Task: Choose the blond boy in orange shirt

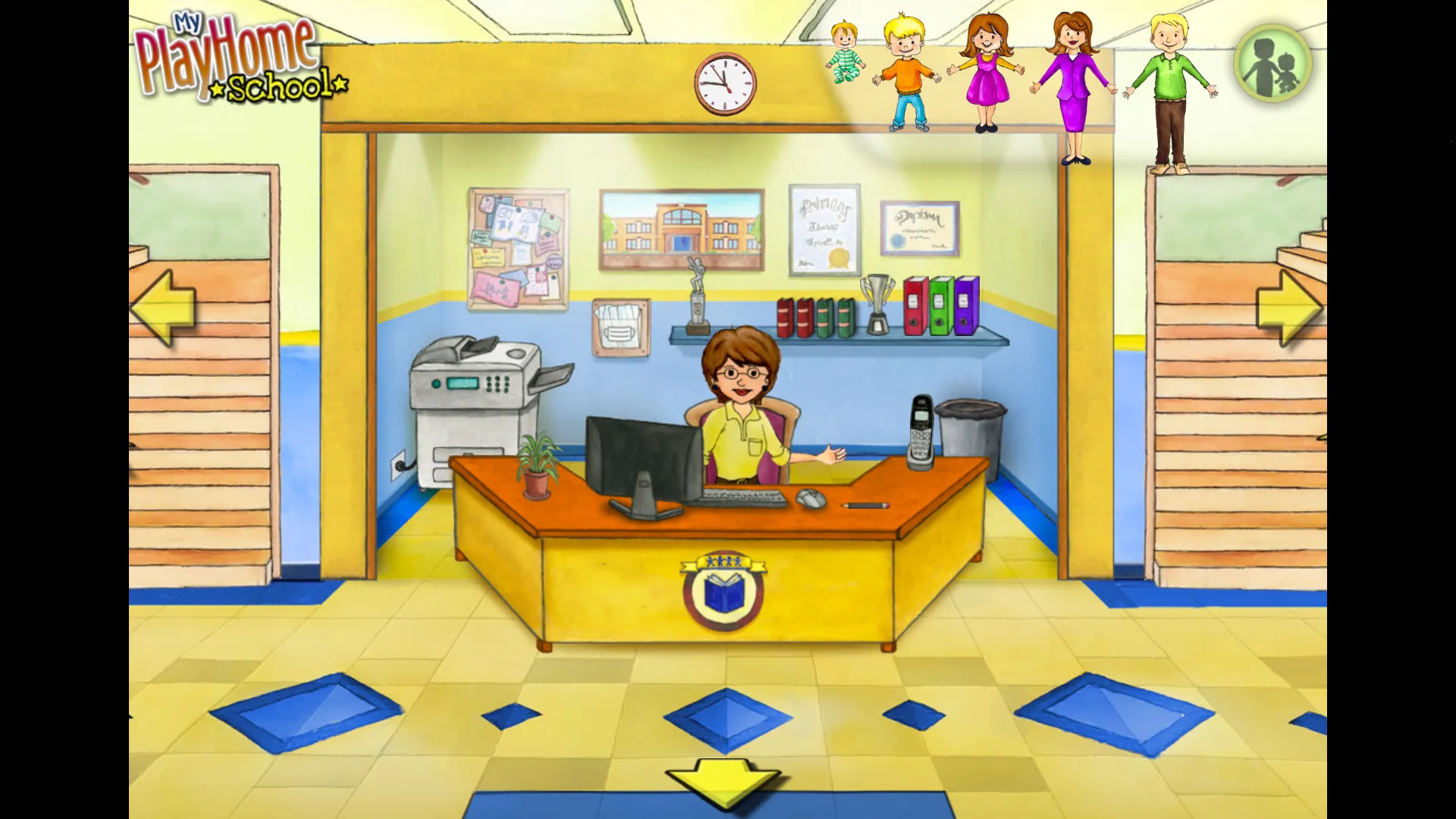Action: click(x=907, y=72)
